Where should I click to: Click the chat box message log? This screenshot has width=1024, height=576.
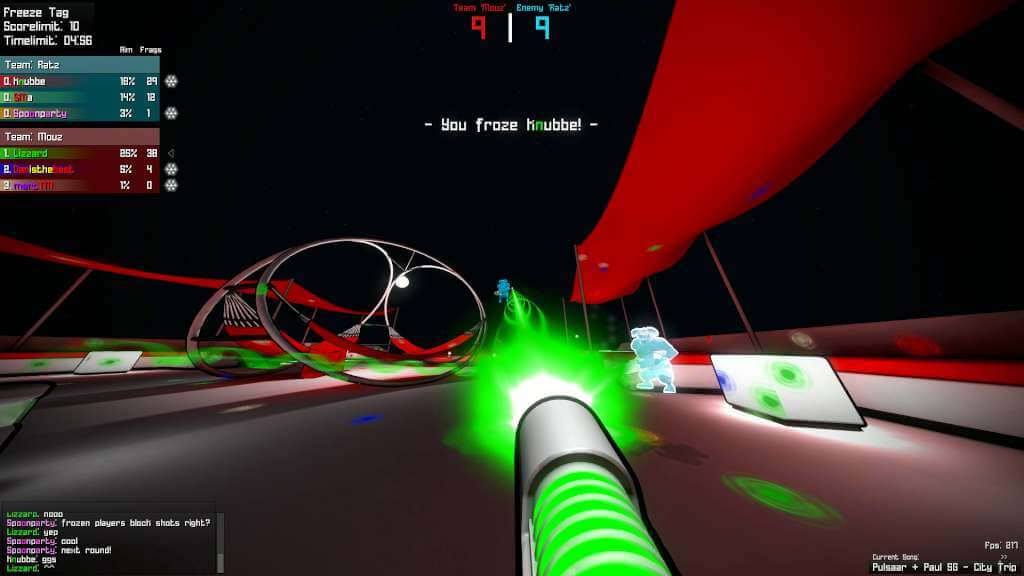(x=108, y=540)
